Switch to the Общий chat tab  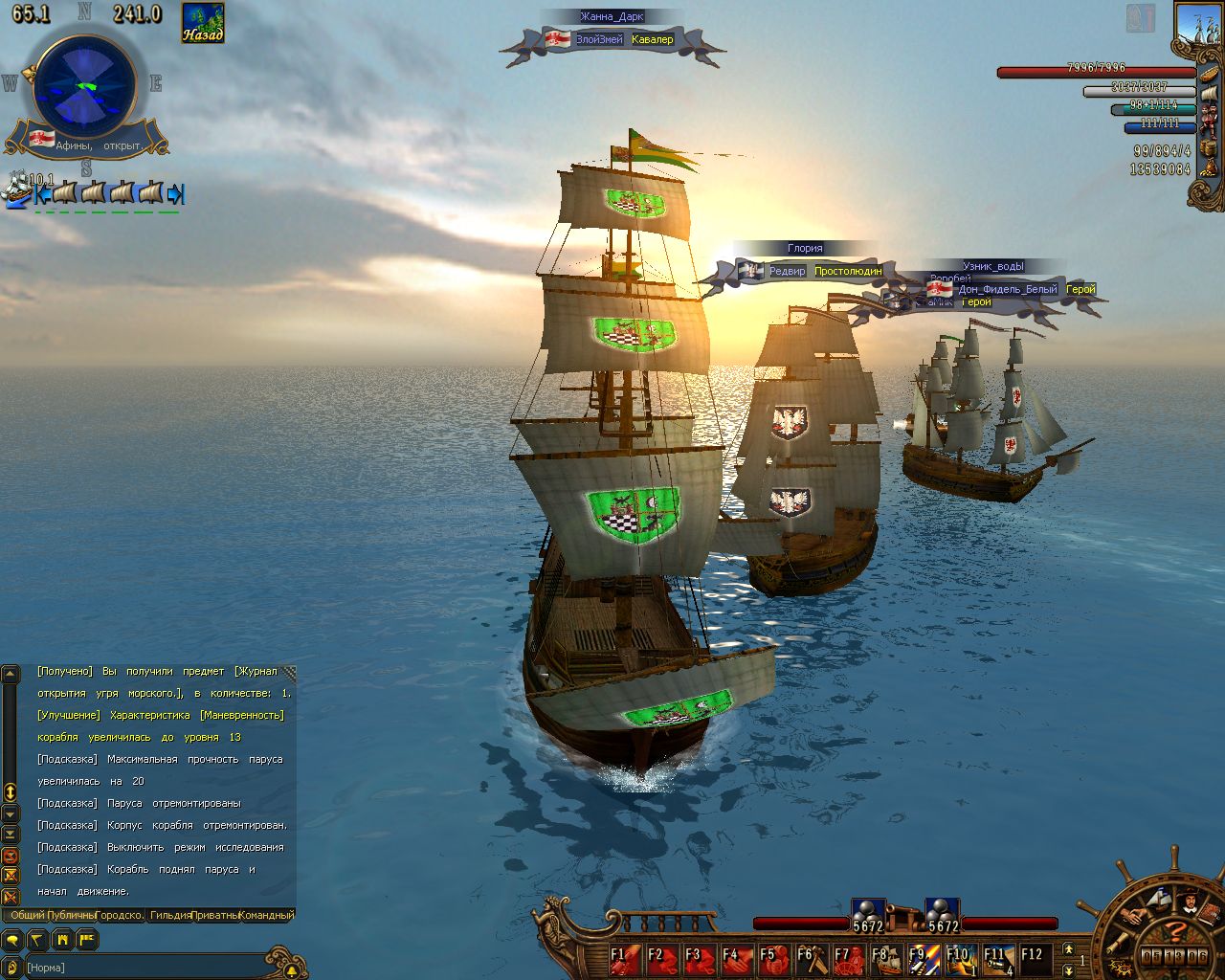[x=27, y=915]
